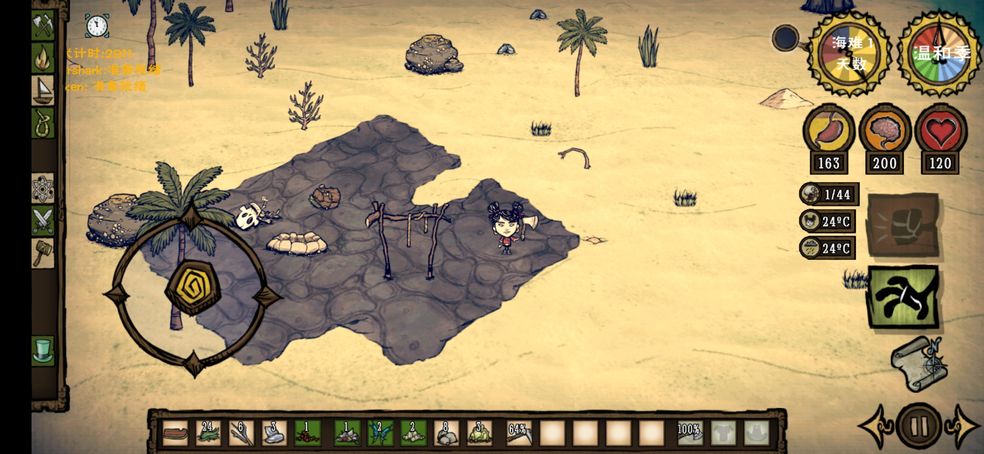Viewport: 984px width, 454px height.
Task: Select the stack of 6 twigs
Action: coord(241,433)
